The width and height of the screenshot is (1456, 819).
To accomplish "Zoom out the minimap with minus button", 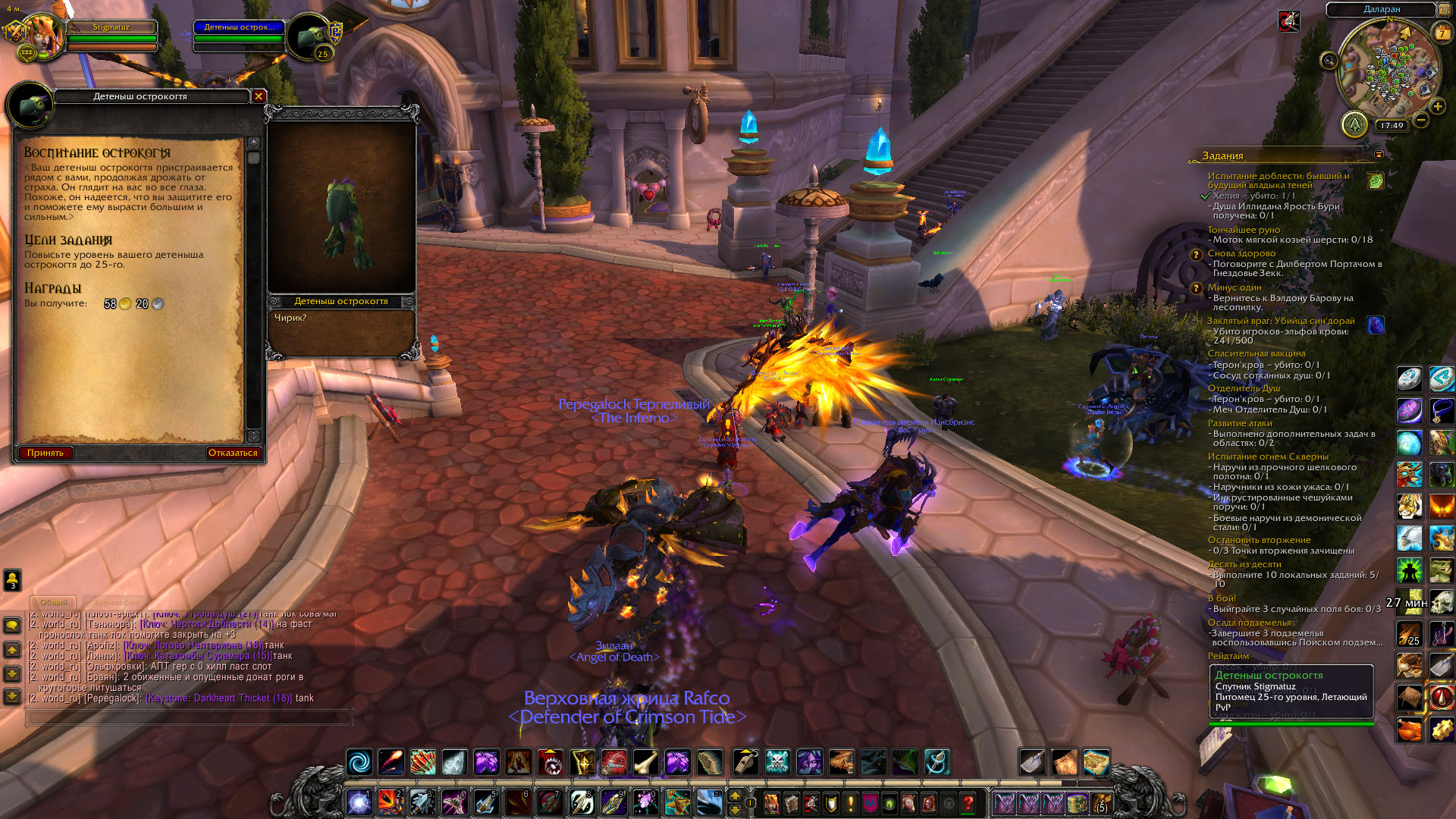I will pos(1421,120).
